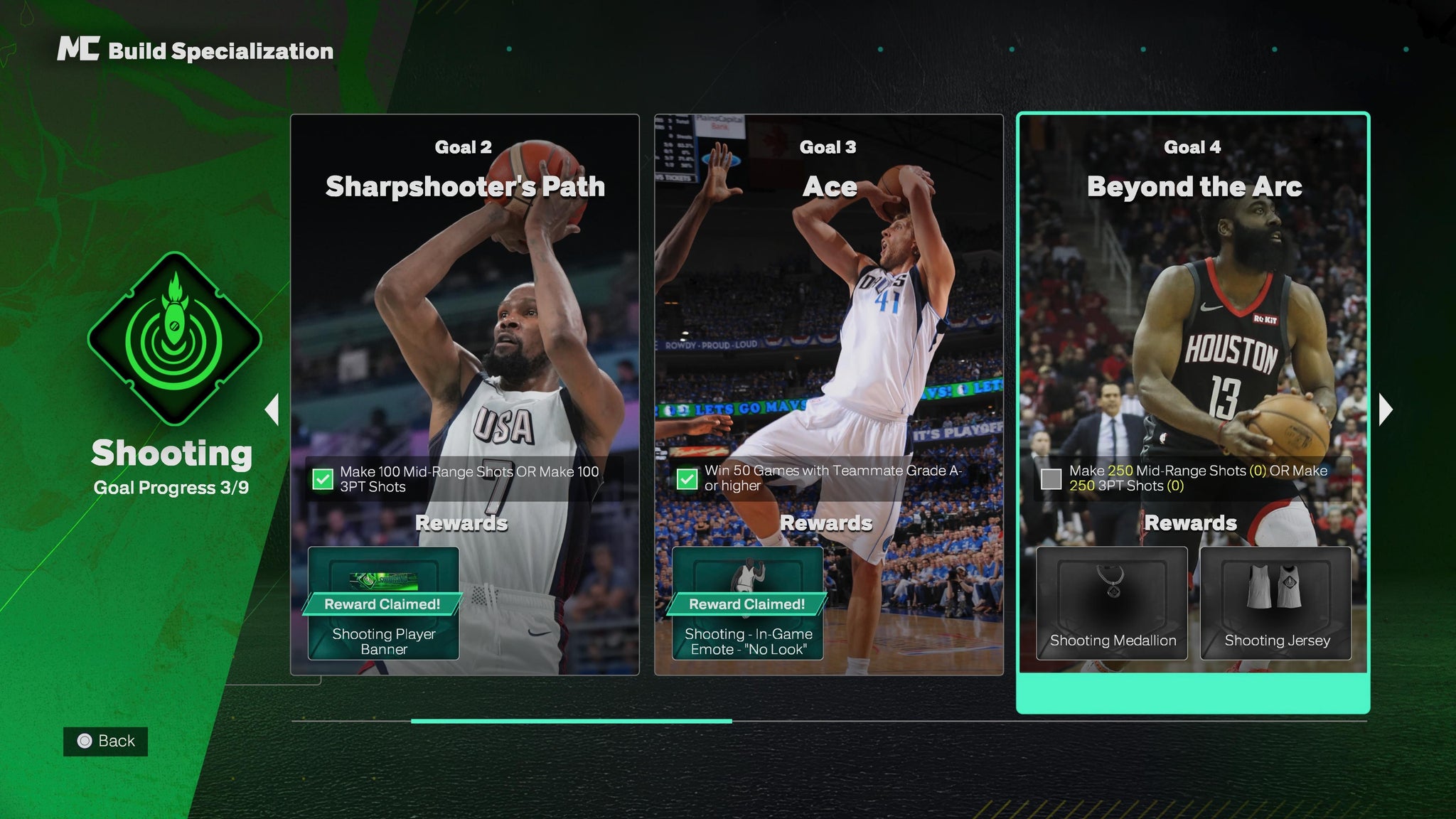View the Shooting Jersey reward
Viewport: 1456px width, 819px height.
pos(1276,603)
